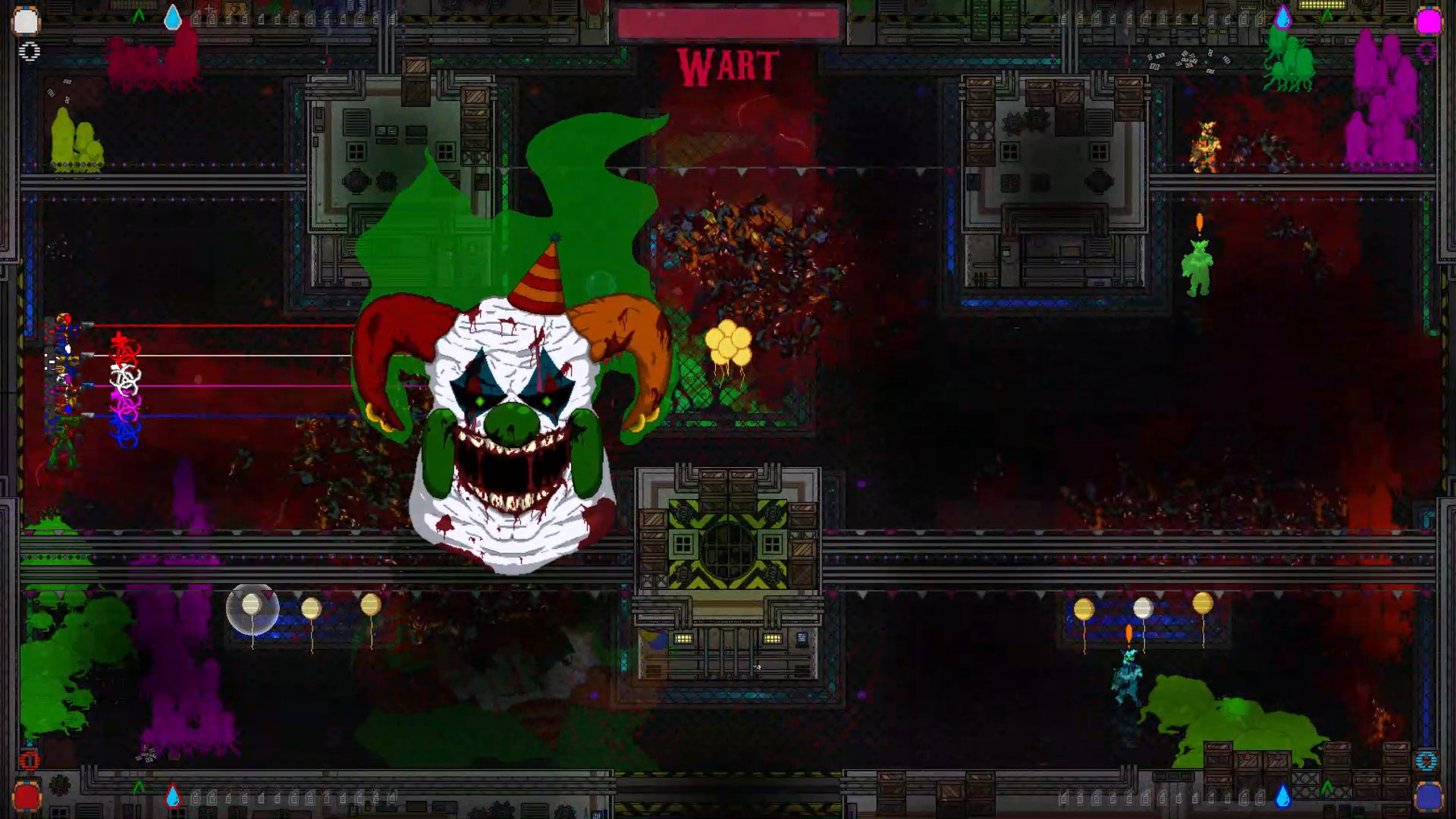Click the translucent bubble balloon at bottom left

pos(254,607)
